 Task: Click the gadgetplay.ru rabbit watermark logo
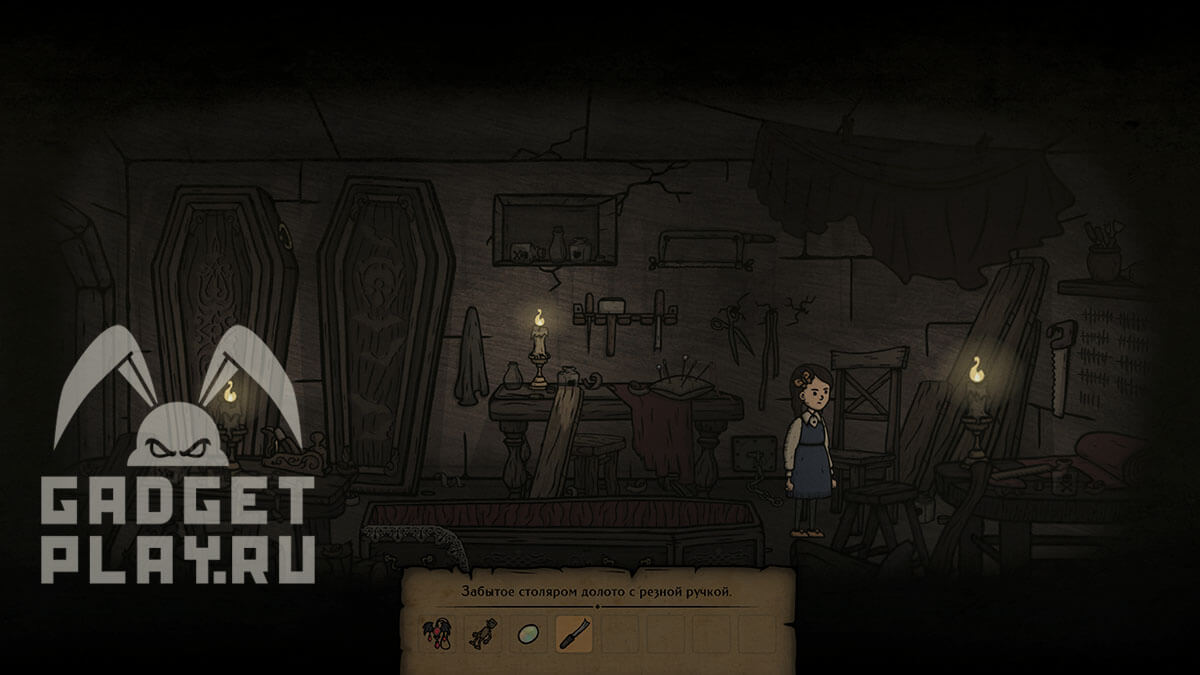click(x=178, y=455)
